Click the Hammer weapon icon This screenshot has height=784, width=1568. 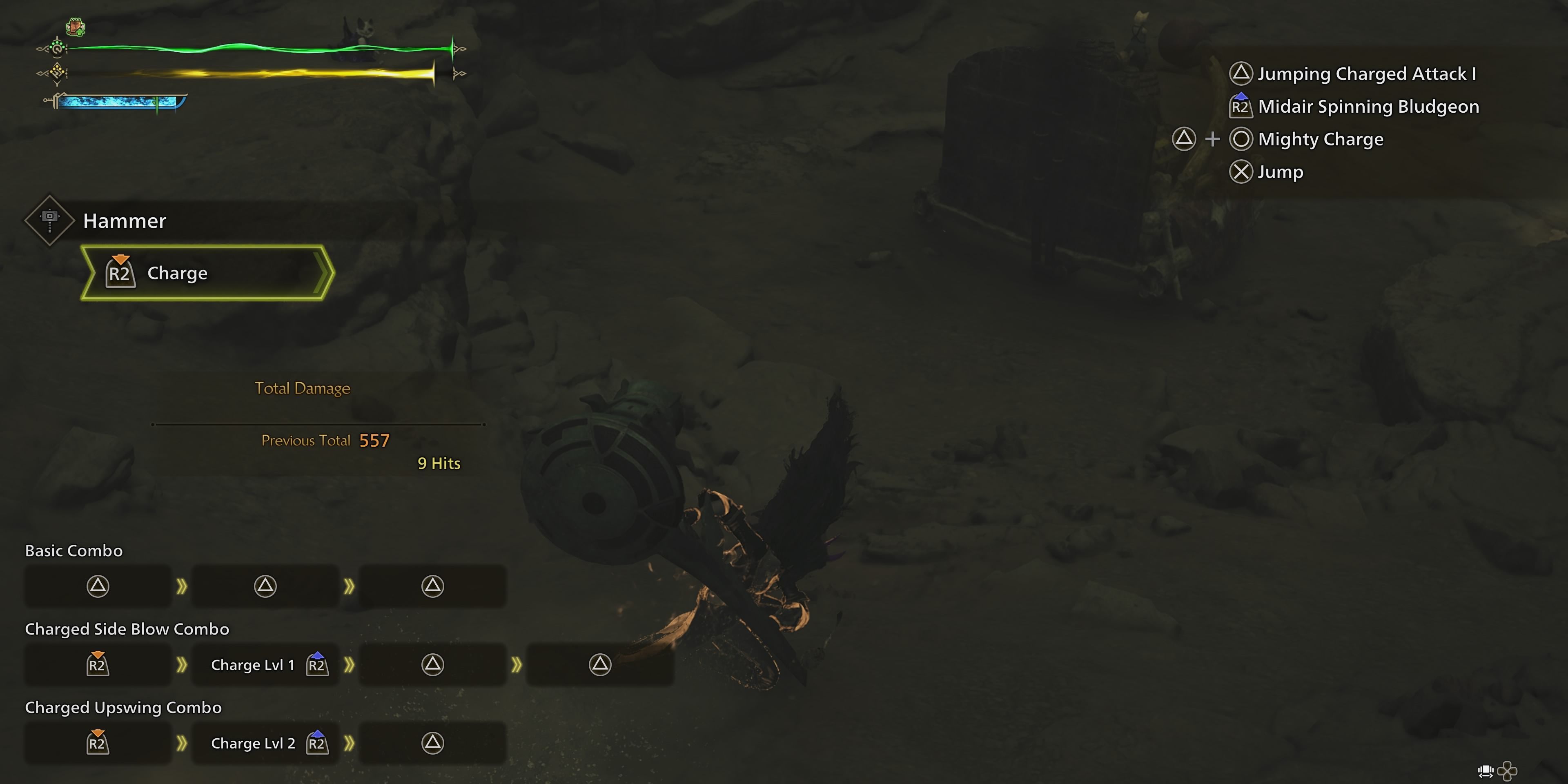click(x=49, y=220)
